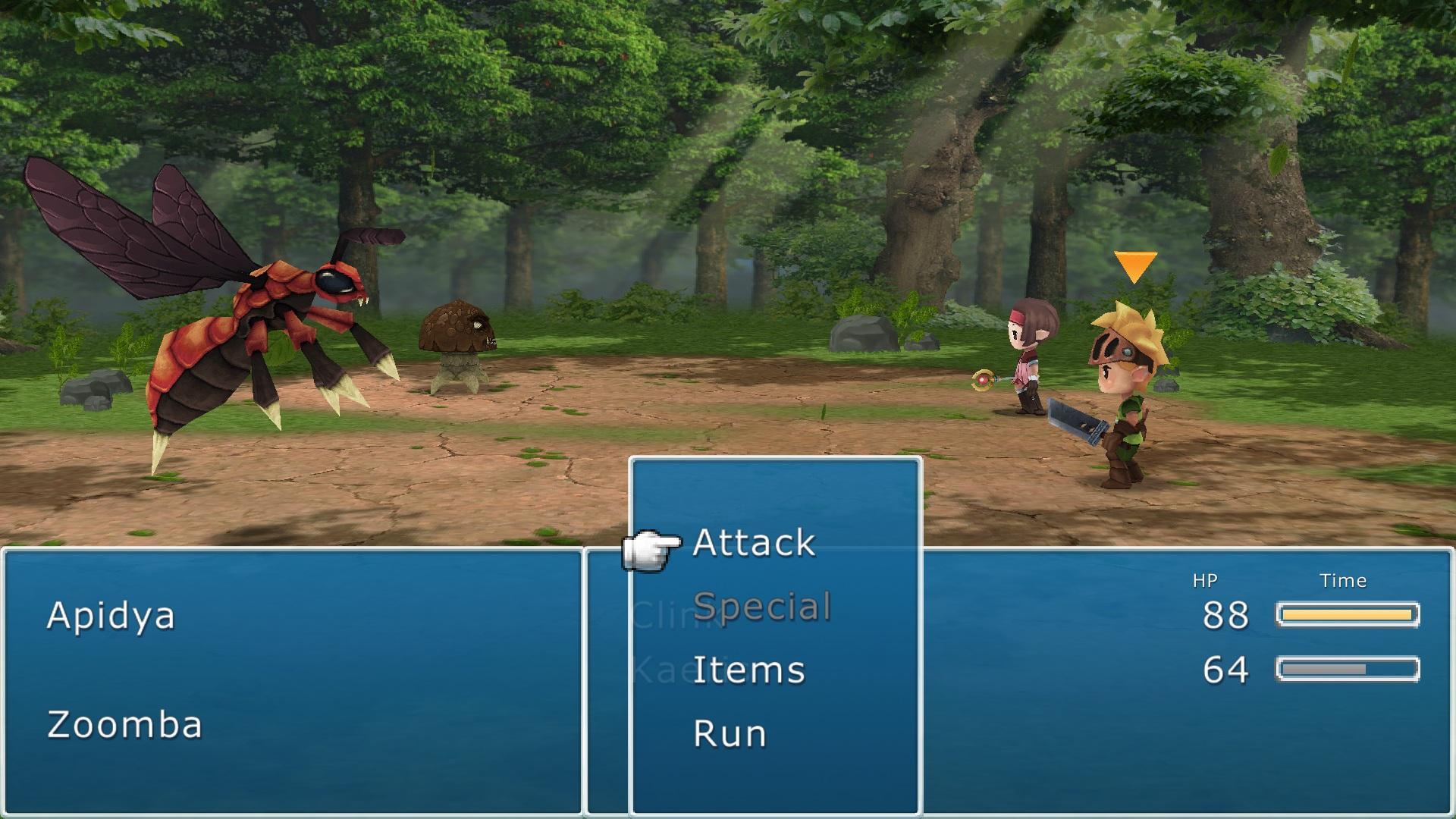Select the Attack command
This screenshot has width=1456, height=819.
755,542
